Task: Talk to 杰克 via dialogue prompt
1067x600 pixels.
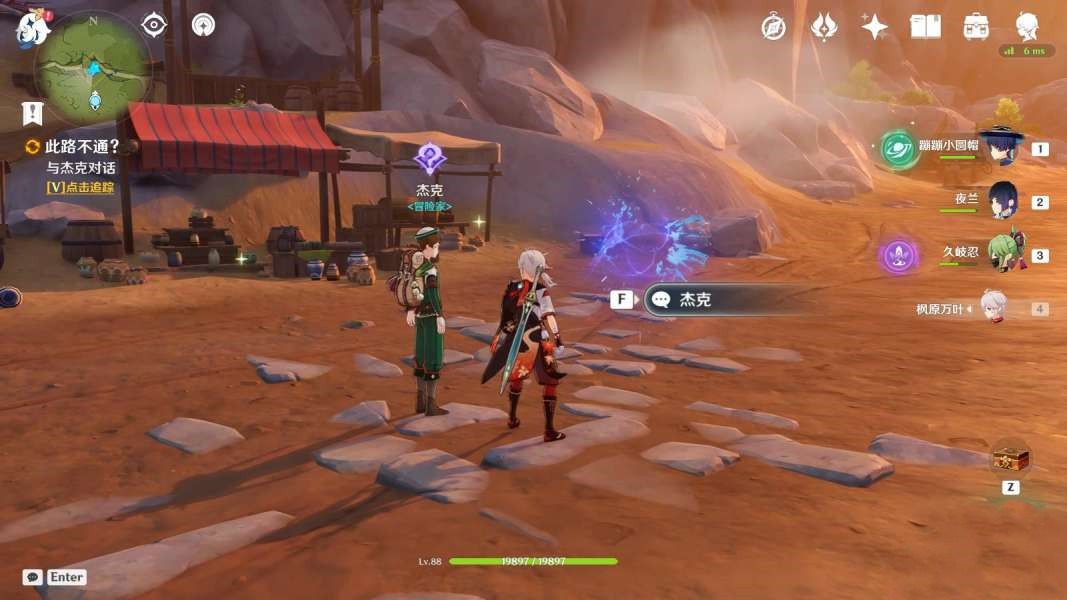Action: (720, 300)
